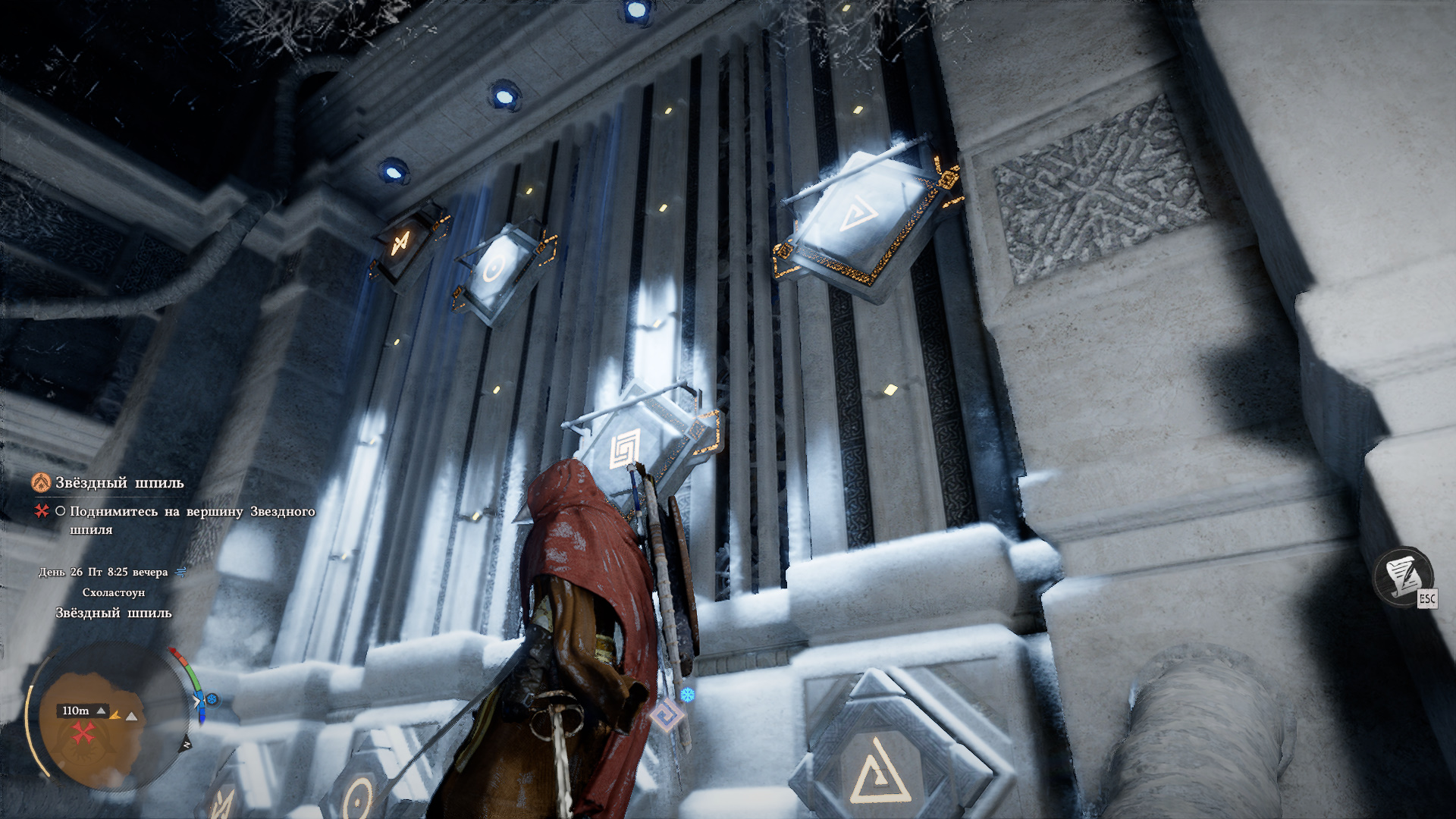Image resolution: width=1456 pixels, height=819 pixels.
Task: Click the north compass arrow on minimap edge
Action: click(187, 745)
